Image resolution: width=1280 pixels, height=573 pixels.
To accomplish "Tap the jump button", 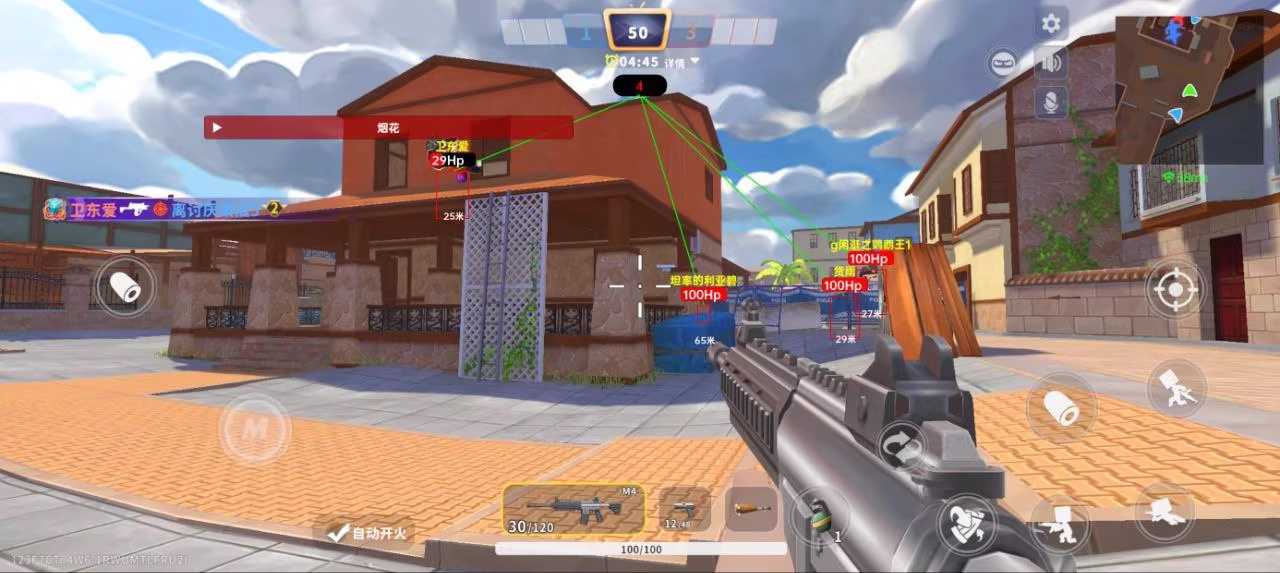I will [x=1176, y=389].
